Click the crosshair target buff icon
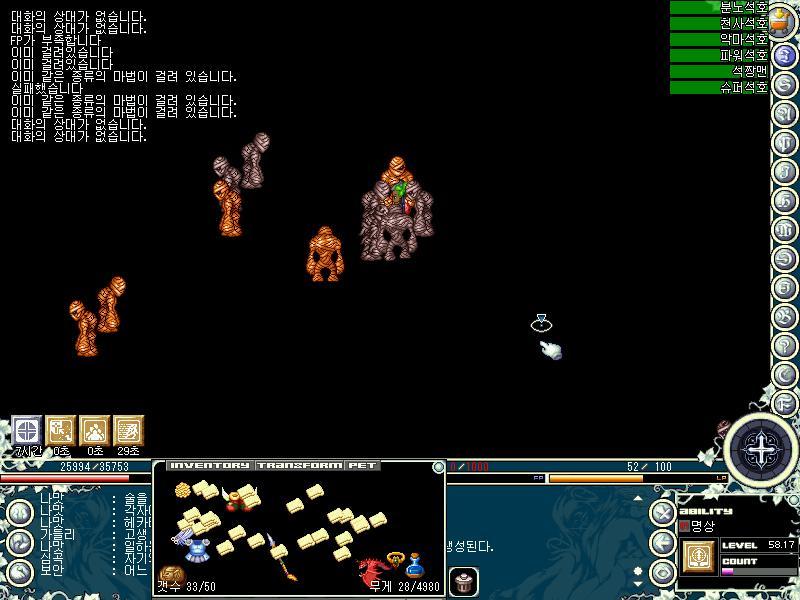 click(26, 430)
